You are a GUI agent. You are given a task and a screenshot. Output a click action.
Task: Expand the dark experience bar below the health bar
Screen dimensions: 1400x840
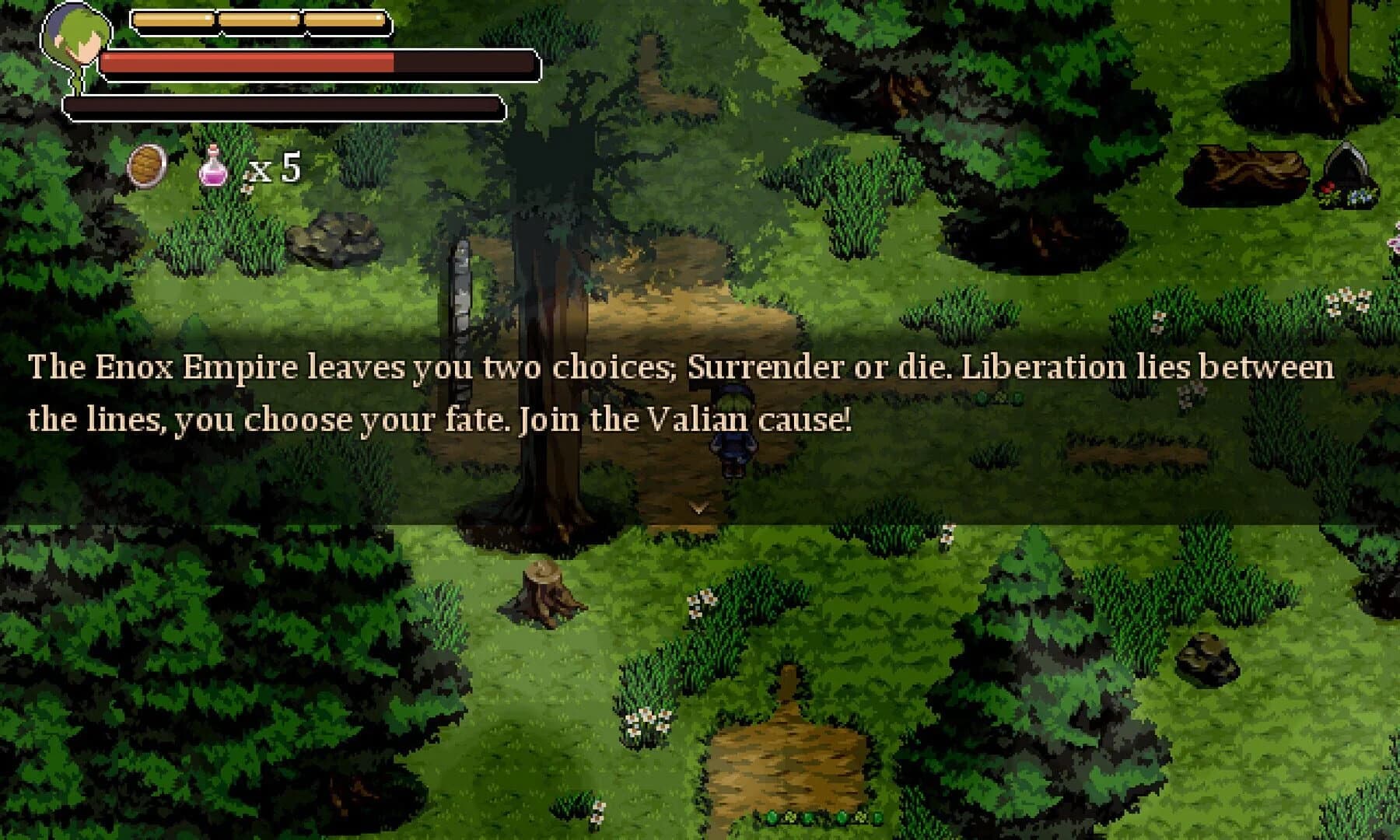tap(284, 107)
